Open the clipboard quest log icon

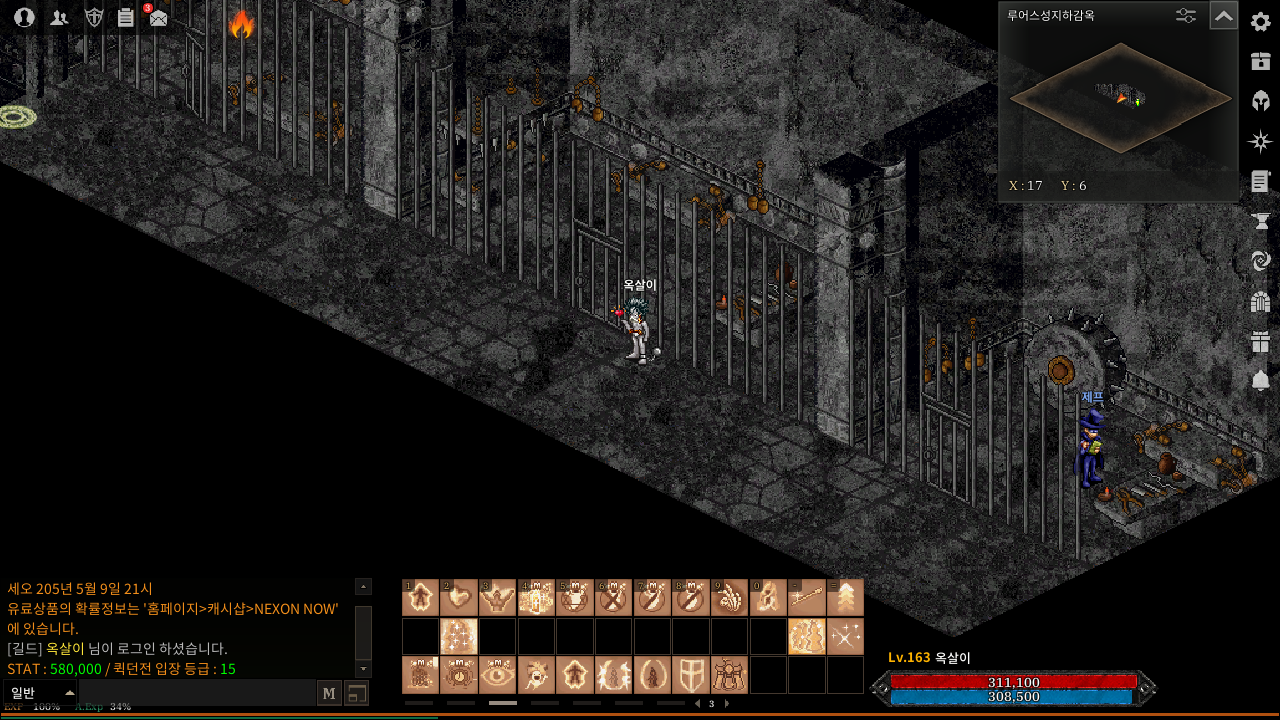125,17
